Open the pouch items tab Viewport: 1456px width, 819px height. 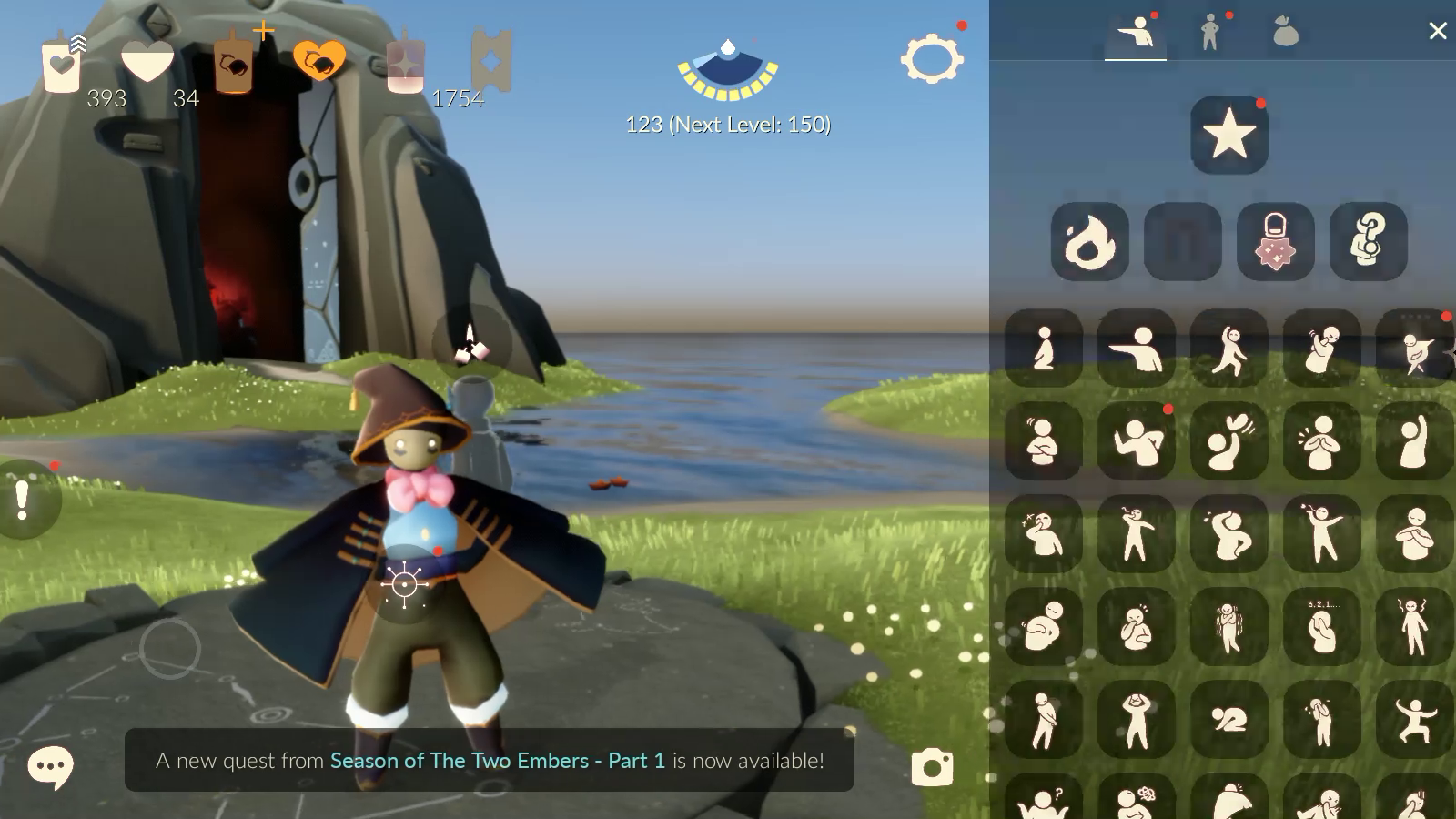[1285, 33]
